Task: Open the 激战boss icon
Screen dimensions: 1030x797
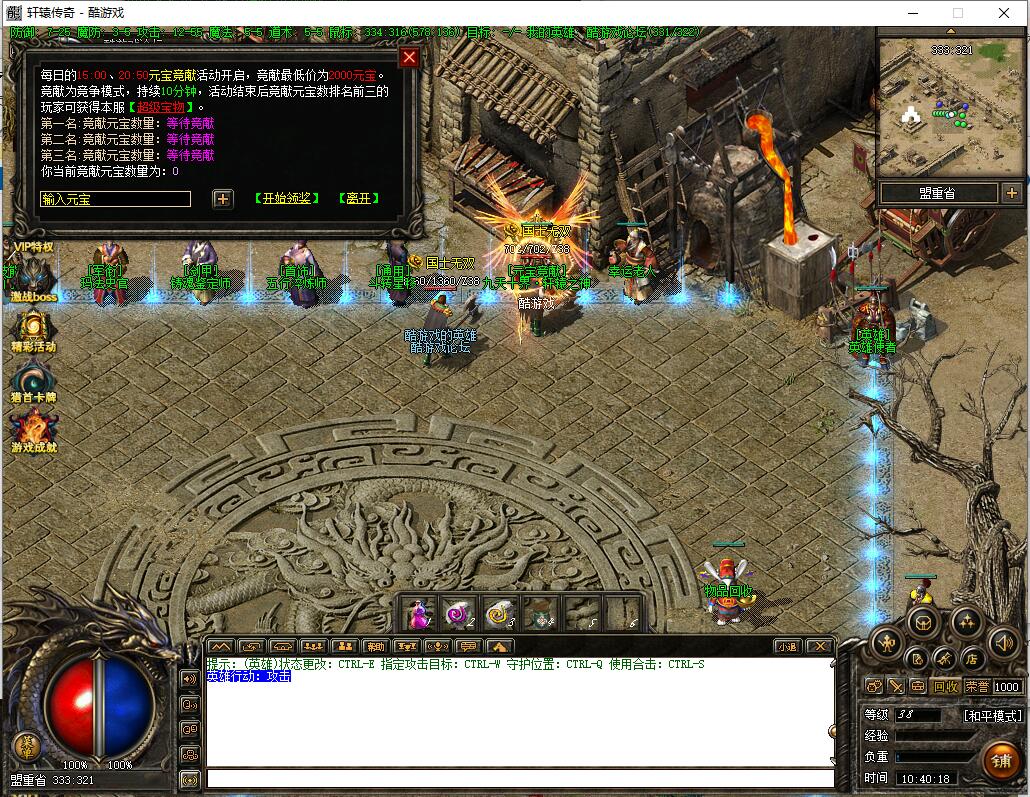Action: click(x=33, y=277)
